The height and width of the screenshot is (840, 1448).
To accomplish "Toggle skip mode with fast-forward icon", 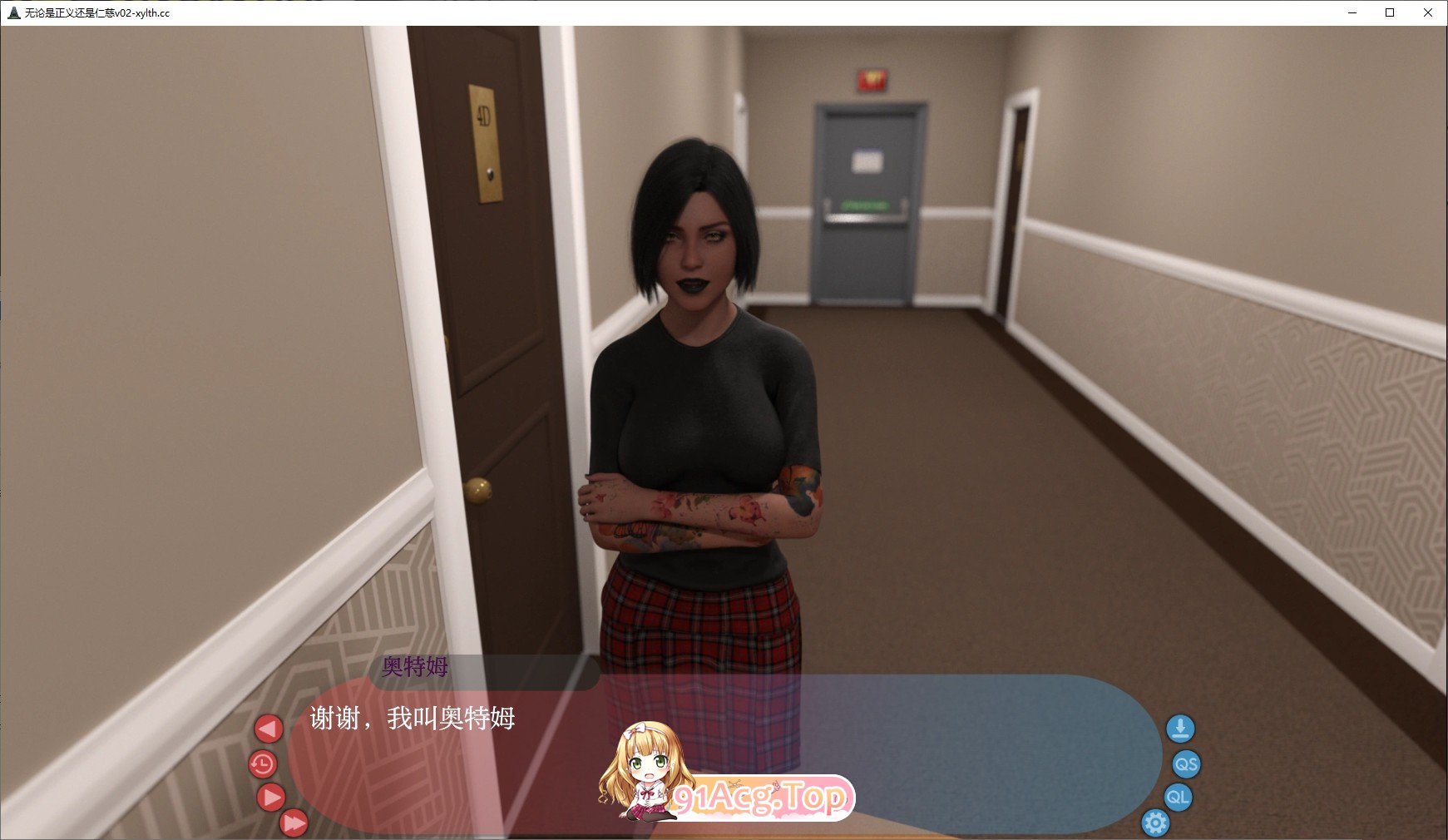I will click(x=295, y=824).
